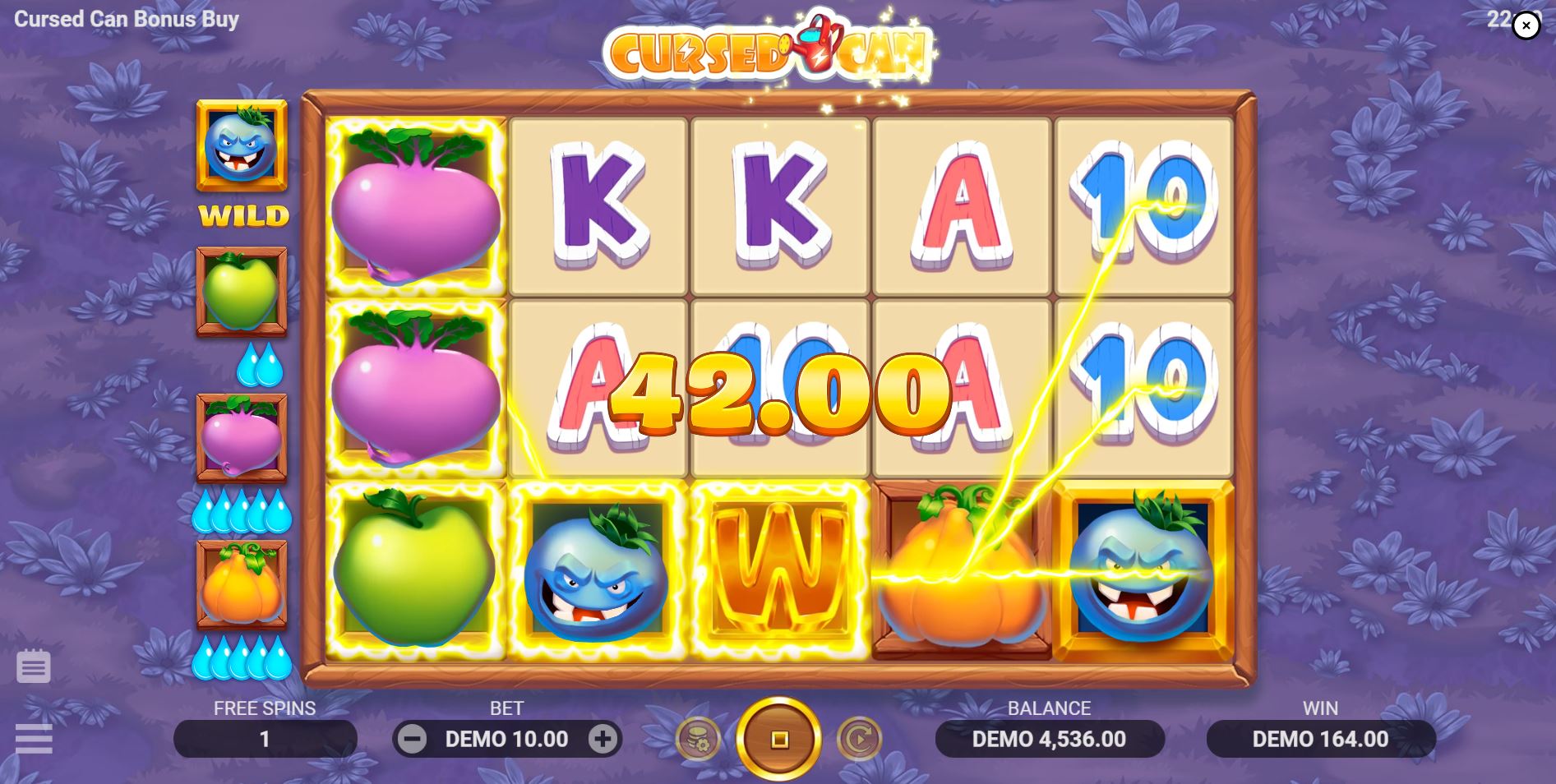The image size is (1556, 784).
Task: Exit the game with the X button
Action: tap(1526, 25)
